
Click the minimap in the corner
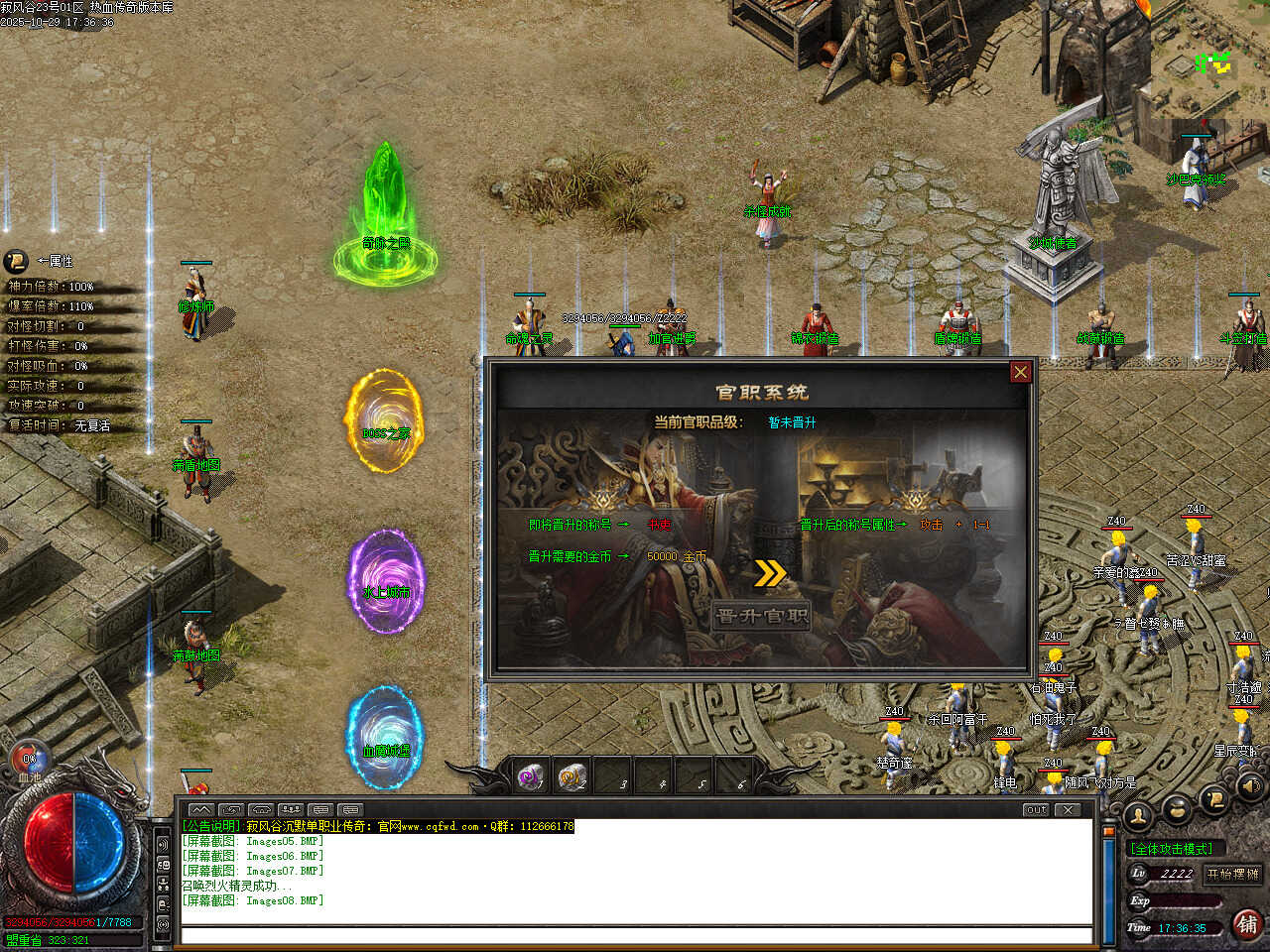[x=1212, y=63]
